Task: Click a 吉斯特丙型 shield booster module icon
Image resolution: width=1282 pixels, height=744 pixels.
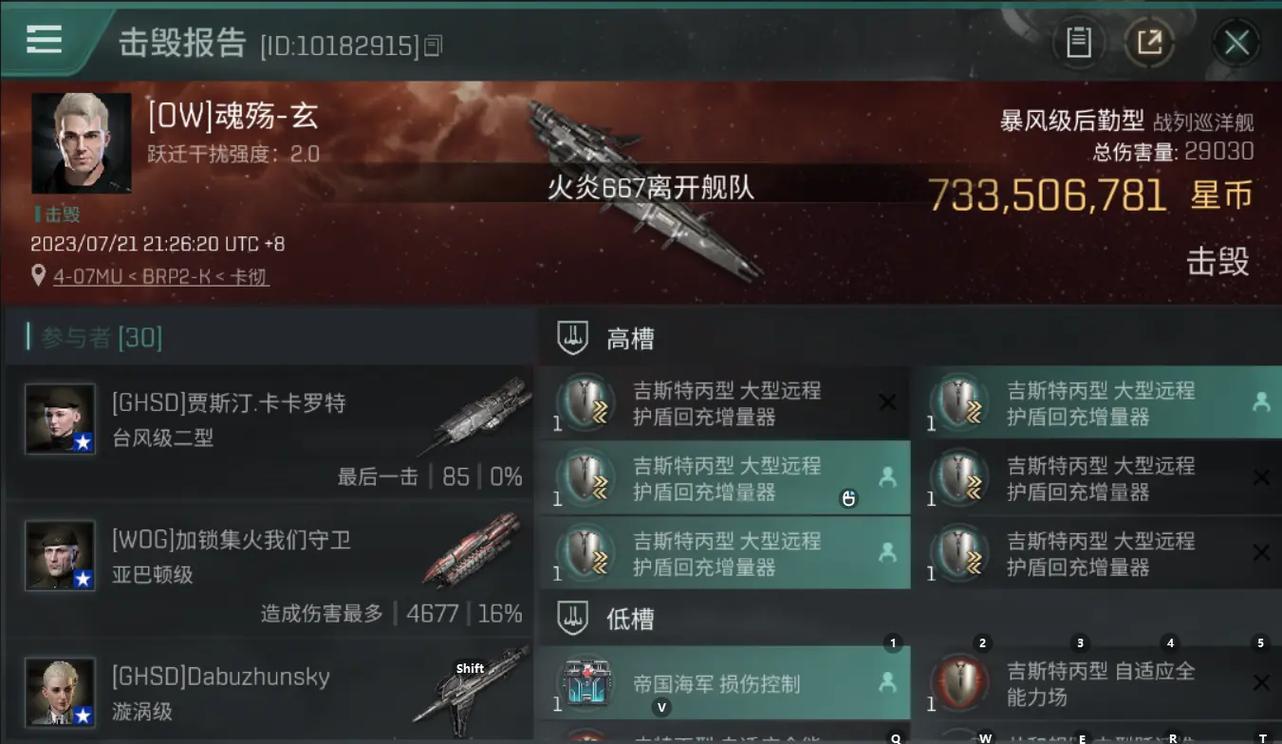Action: click(x=585, y=403)
